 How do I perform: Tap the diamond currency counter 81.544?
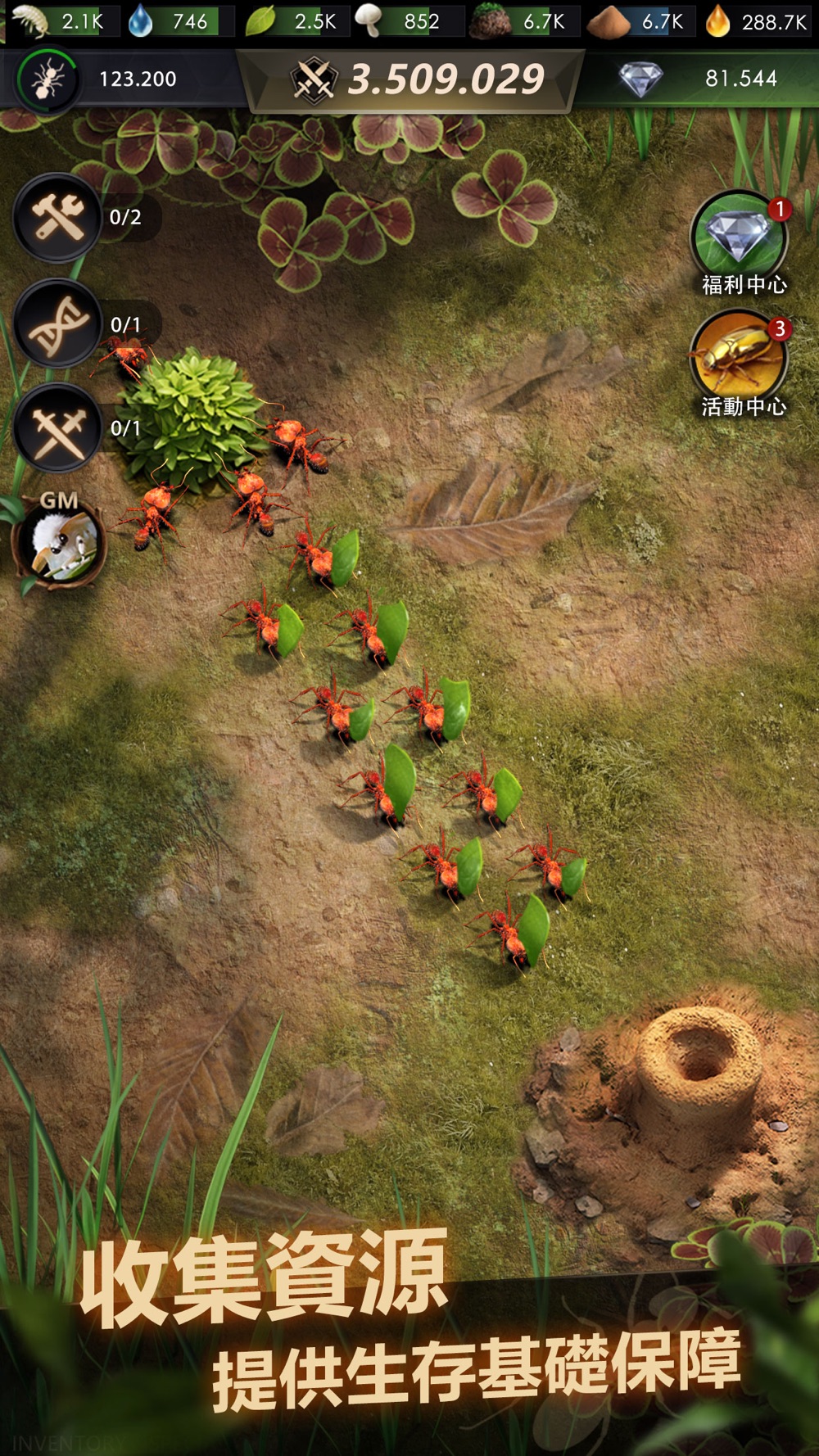click(x=704, y=79)
